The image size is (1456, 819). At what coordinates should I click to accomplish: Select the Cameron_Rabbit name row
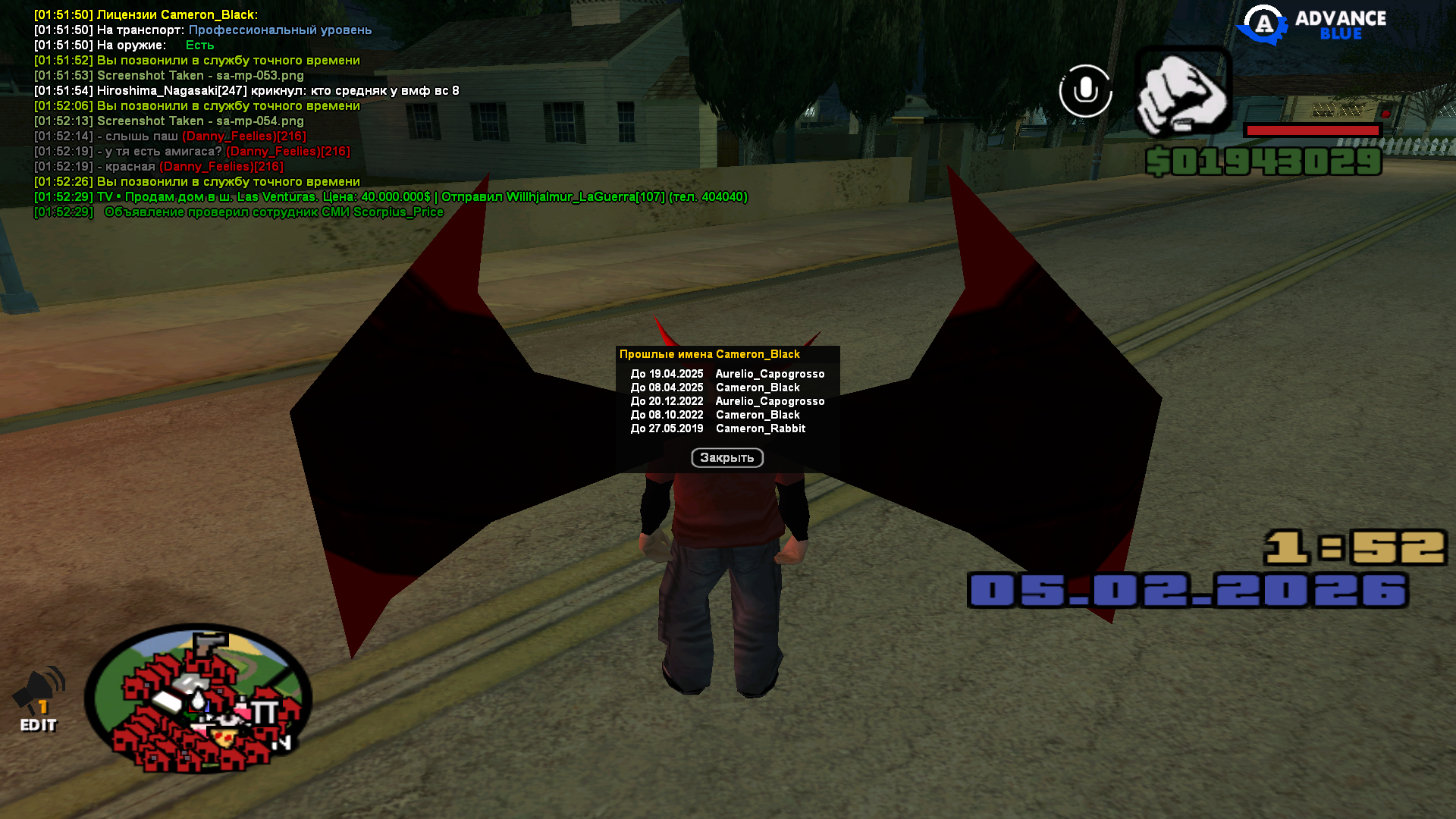click(726, 428)
